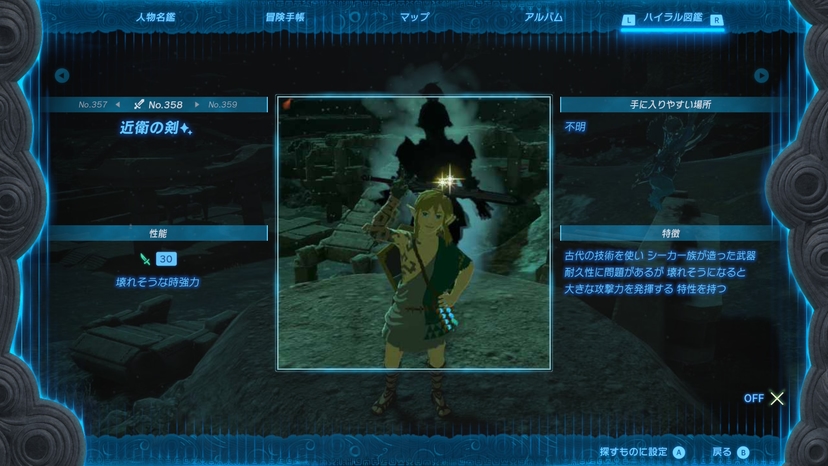
Task: Click the right page arrow button
Action: (x=761, y=75)
